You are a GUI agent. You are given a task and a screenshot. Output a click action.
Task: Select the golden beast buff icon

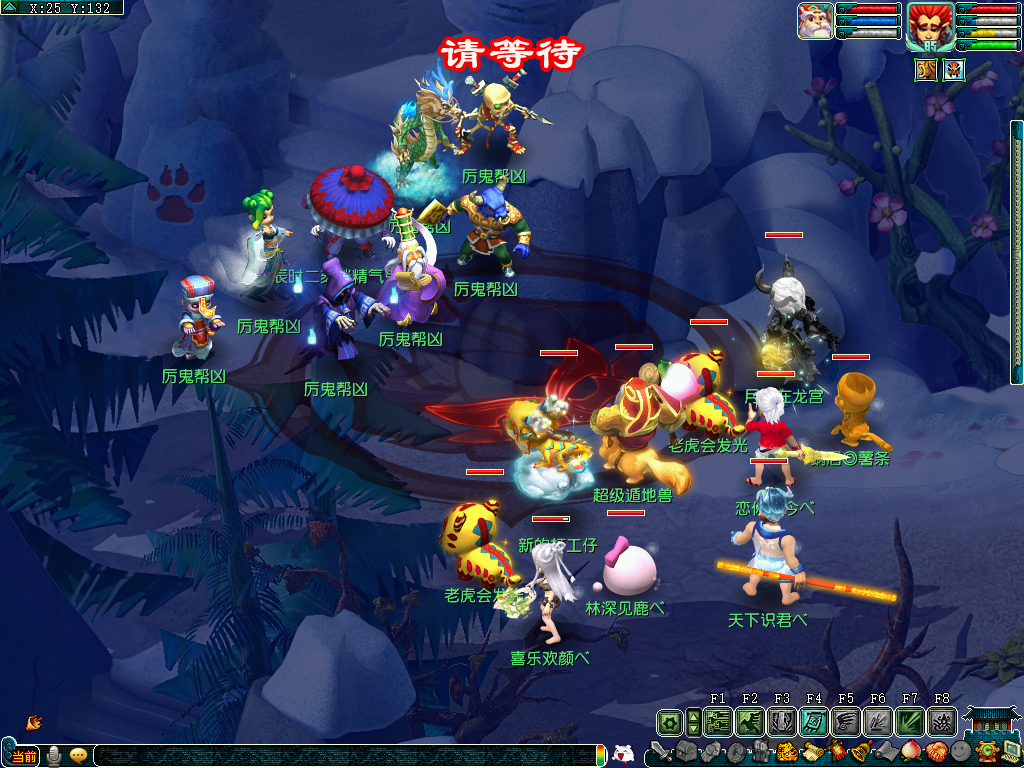tap(925, 70)
